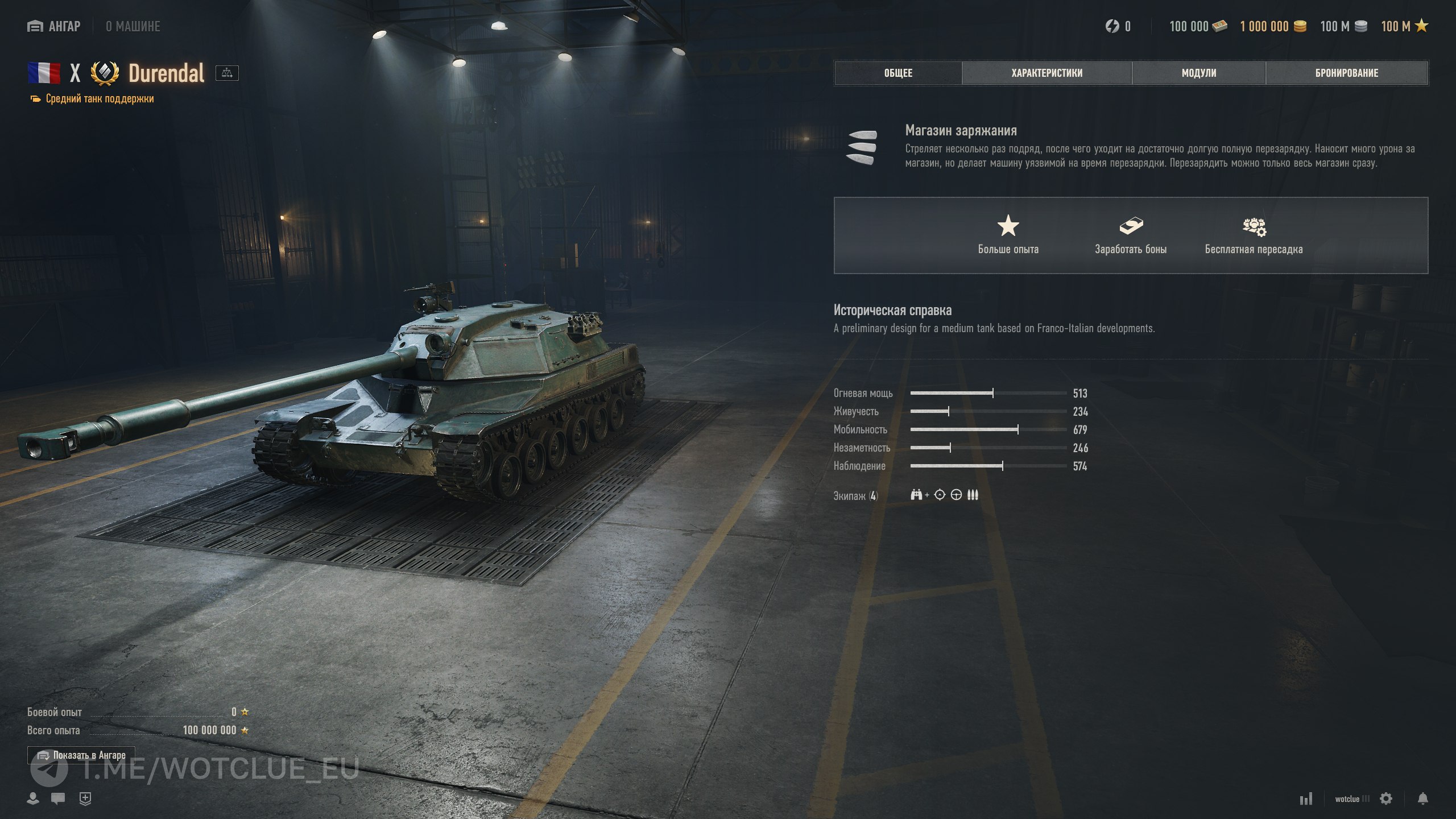Open the notifications bell

pyautogui.click(x=1422, y=799)
